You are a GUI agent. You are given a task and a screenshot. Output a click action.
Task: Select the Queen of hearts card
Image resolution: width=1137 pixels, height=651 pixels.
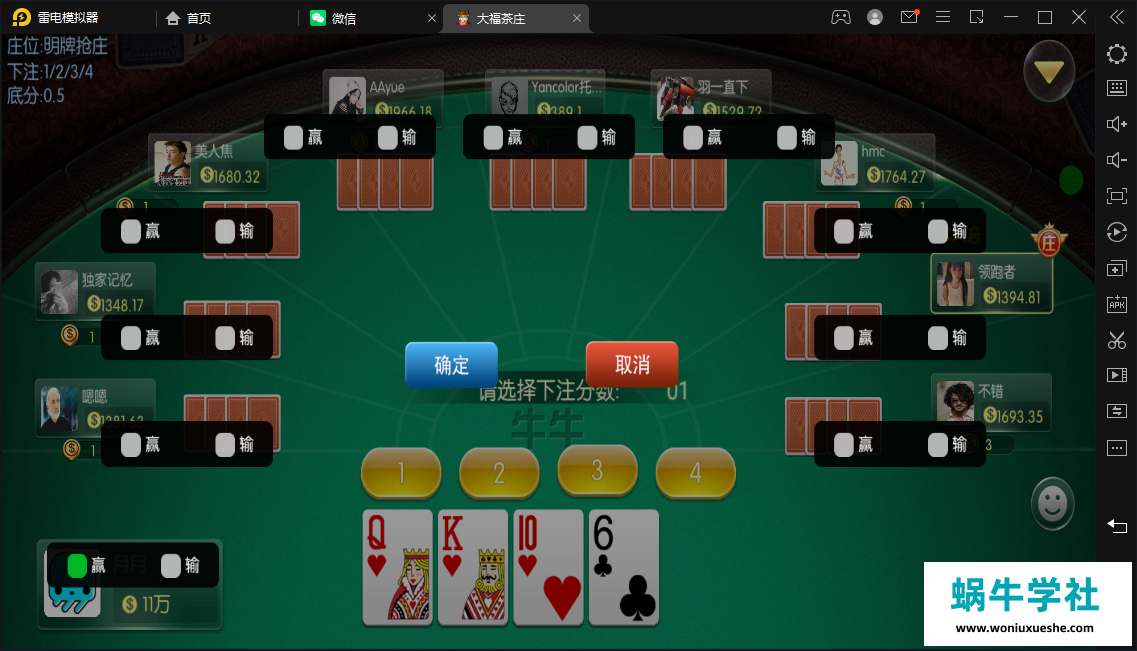[397, 567]
